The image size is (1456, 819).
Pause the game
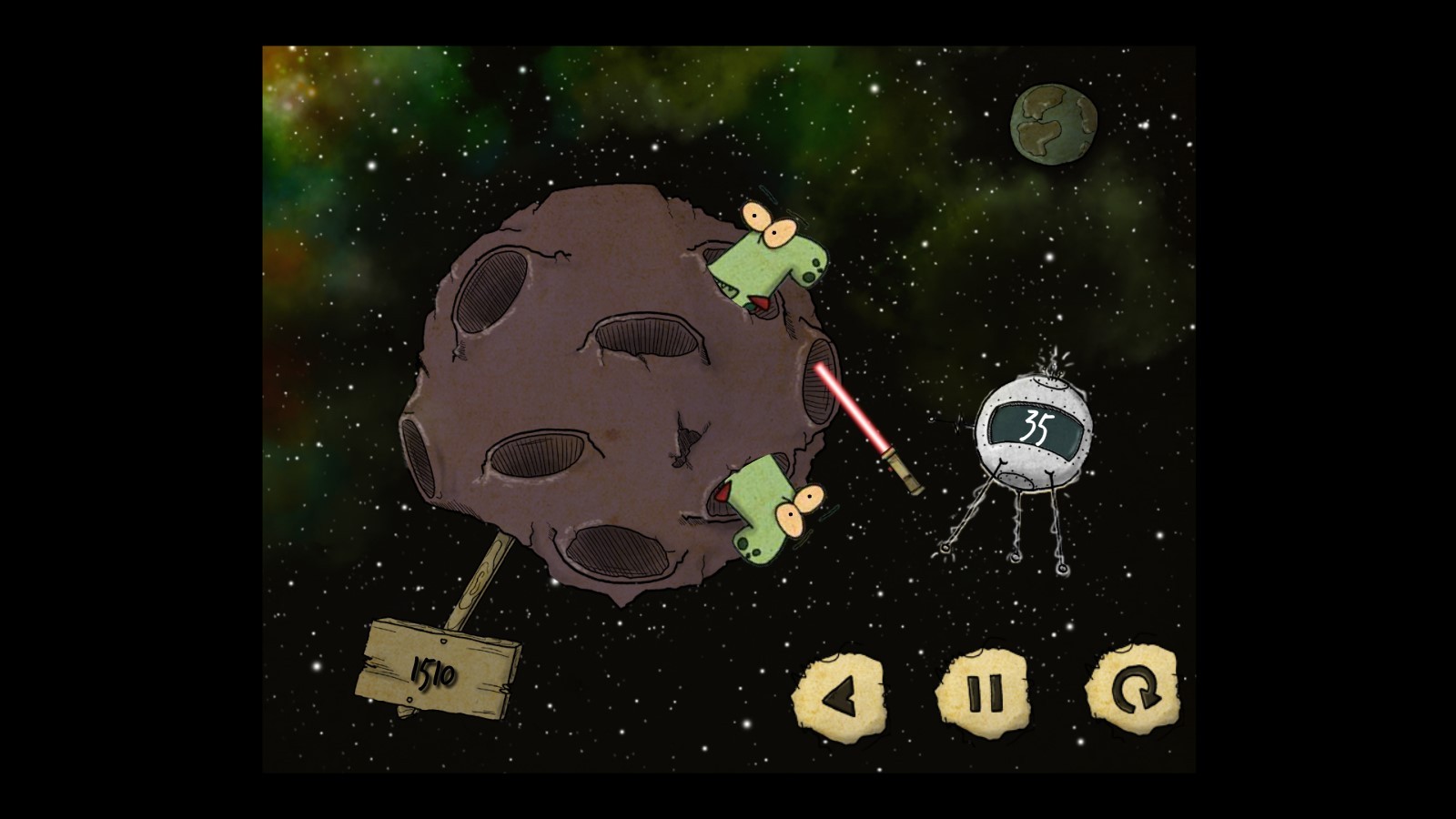pyautogui.click(x=983, y=693)
